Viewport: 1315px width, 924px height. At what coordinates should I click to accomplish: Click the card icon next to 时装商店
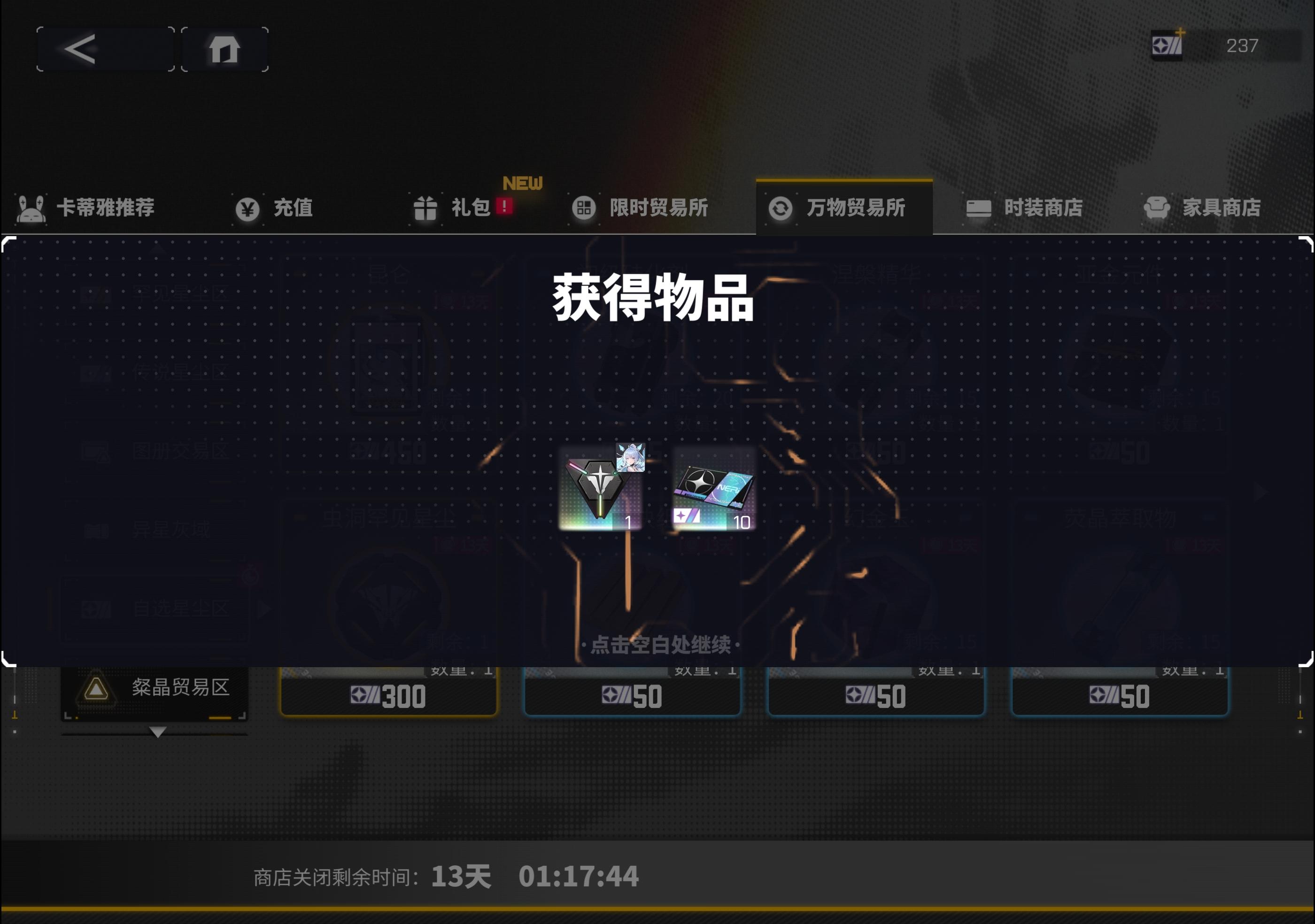coord(979,209)
